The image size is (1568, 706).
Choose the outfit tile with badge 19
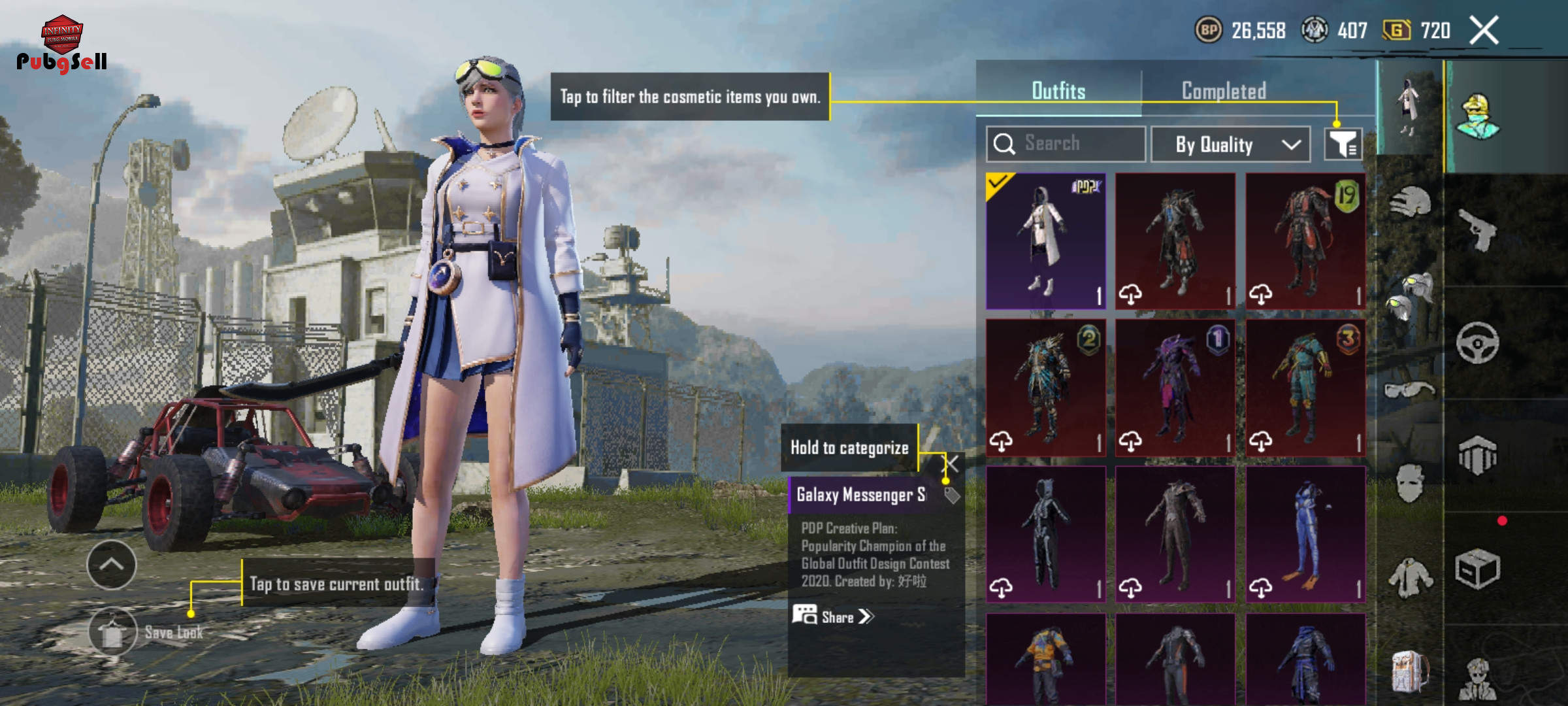[x=1305, y=241]
